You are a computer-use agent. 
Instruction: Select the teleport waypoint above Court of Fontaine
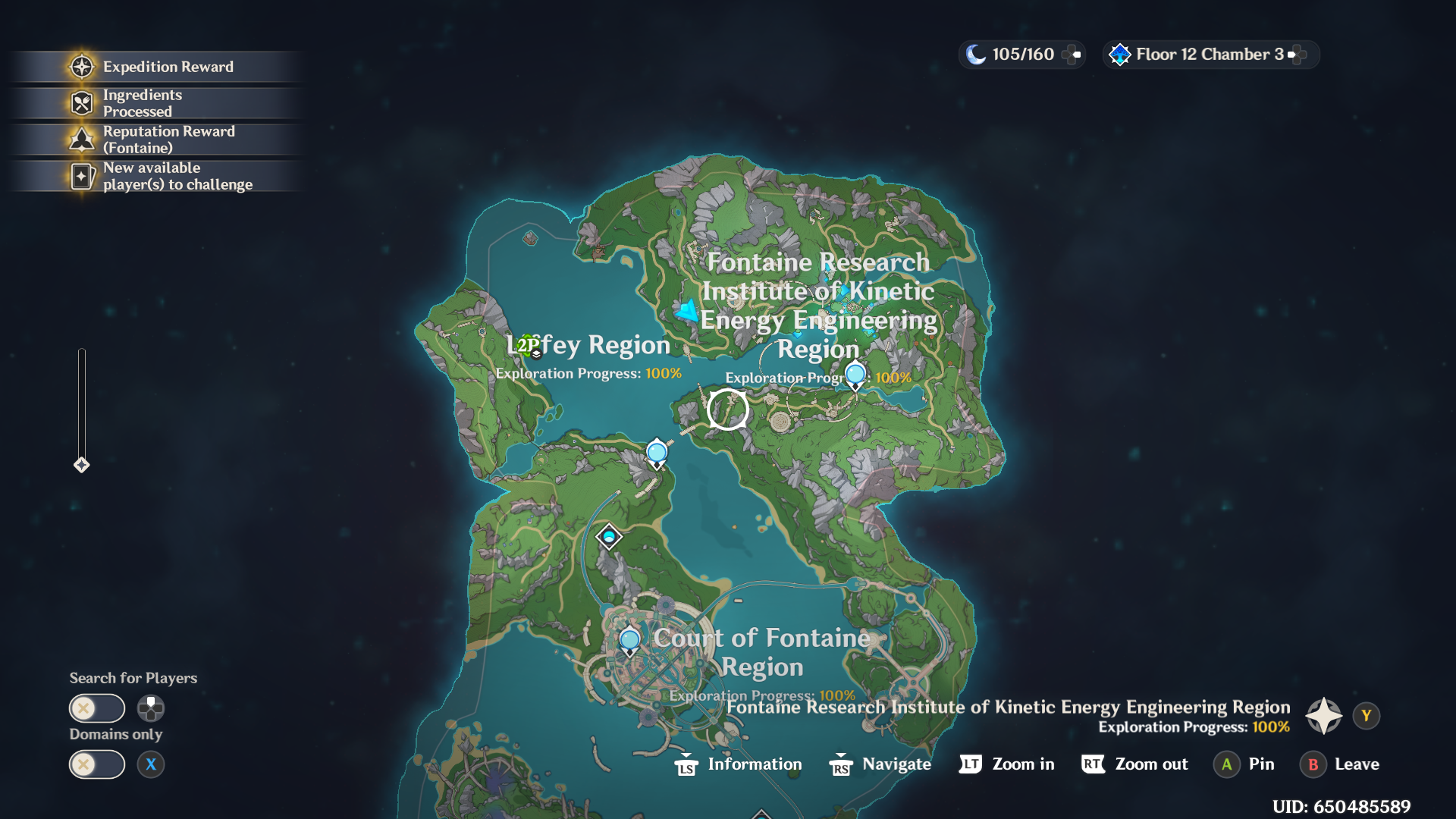coord(629,639)
